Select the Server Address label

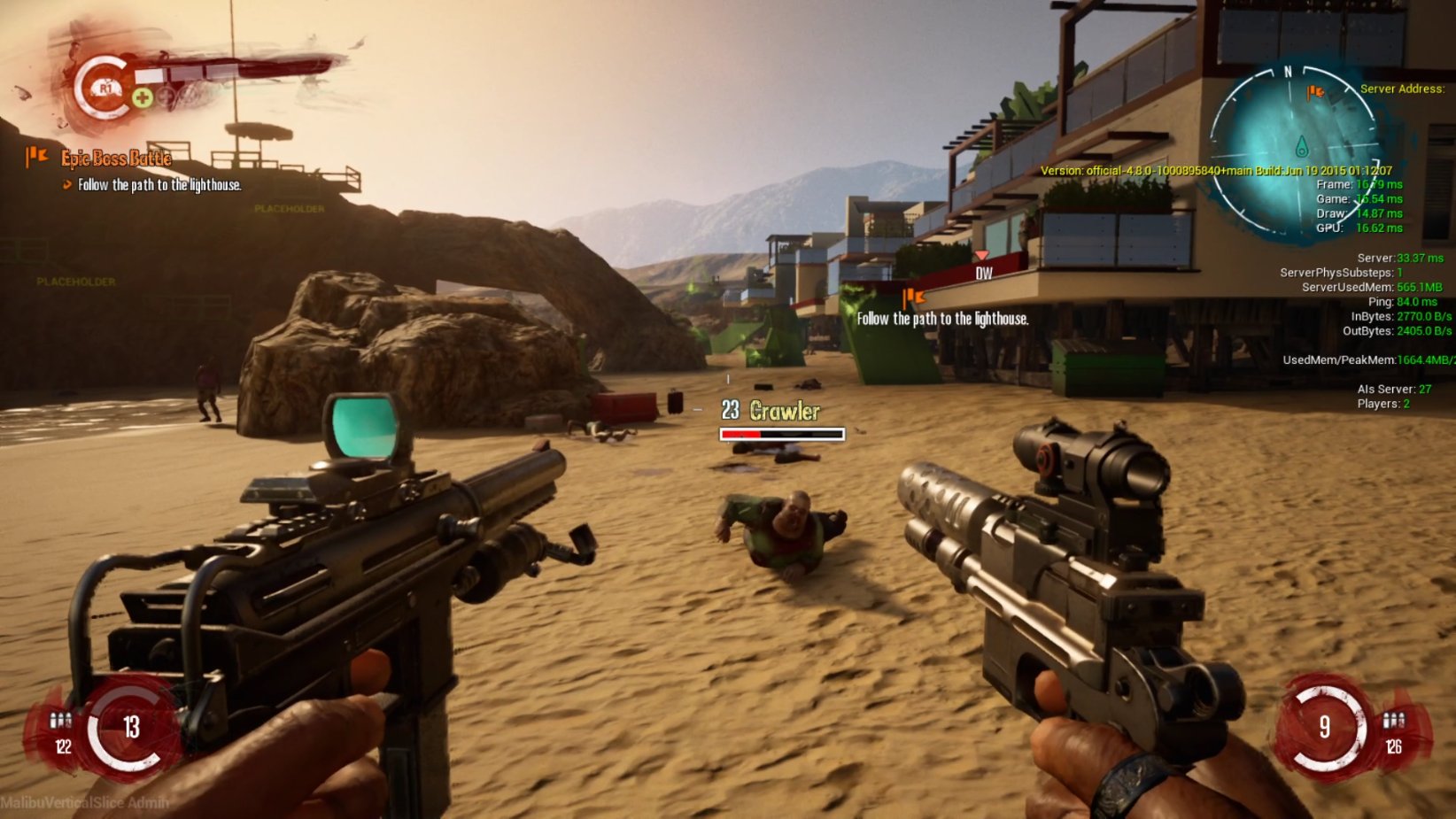(1403, 89)
